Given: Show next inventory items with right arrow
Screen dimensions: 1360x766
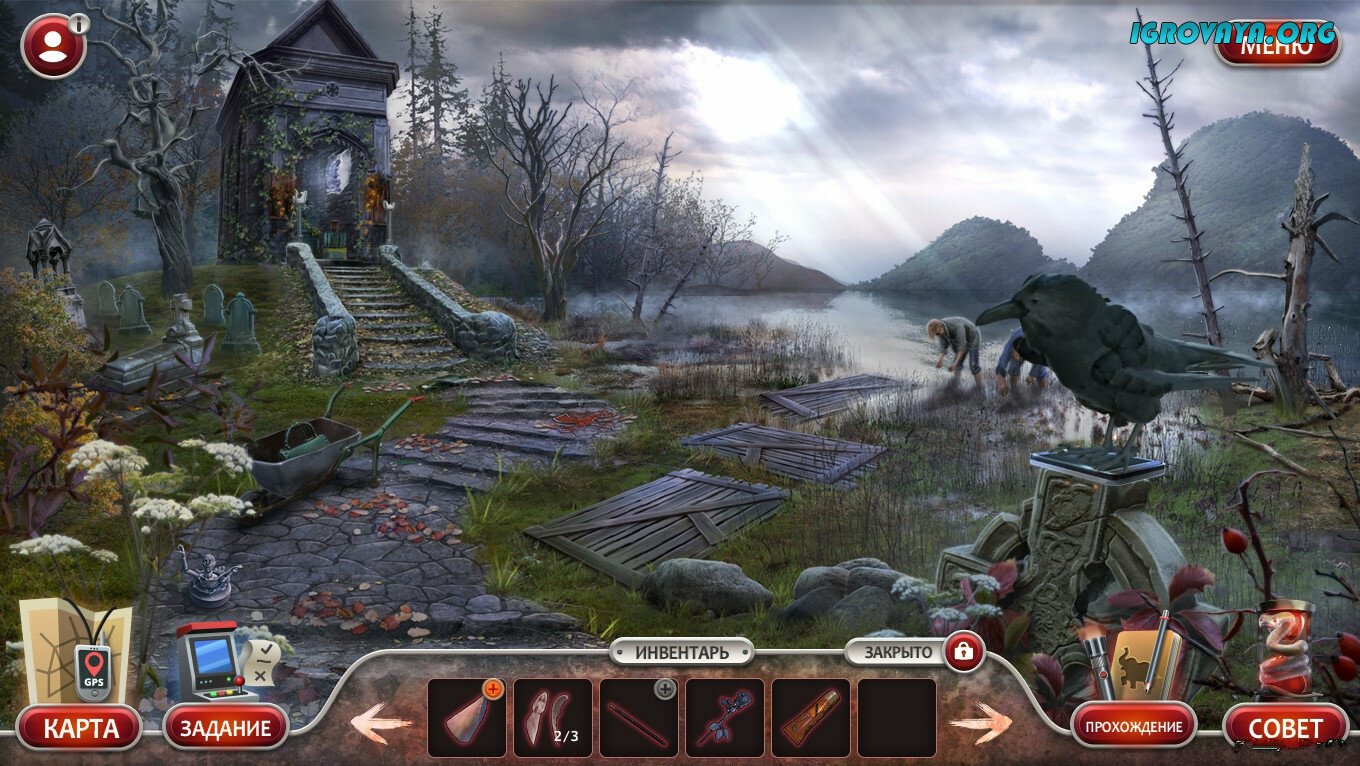Looking at the screenshot, I should (x=980, y=722).
